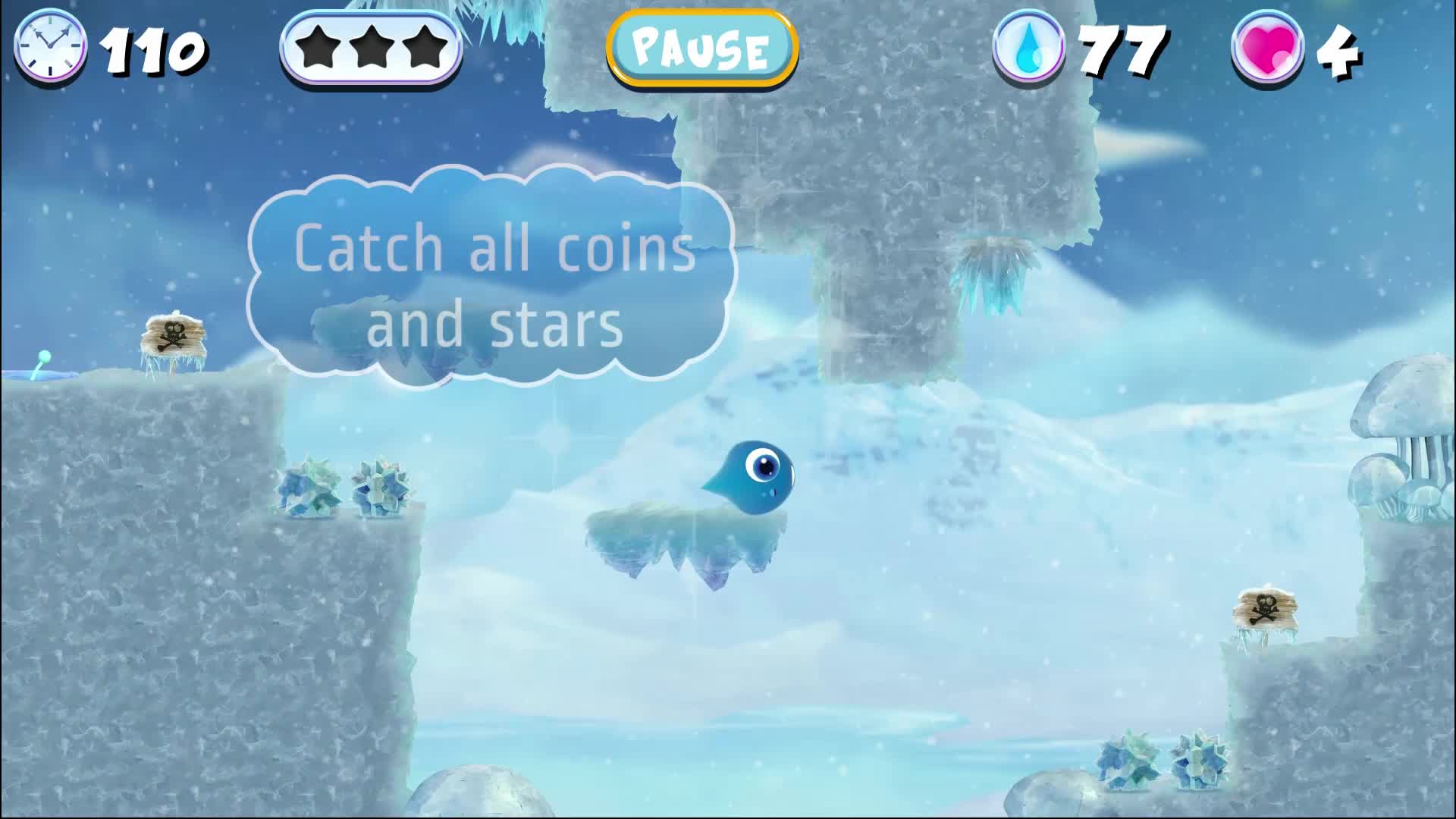Image resolution: width=1456 pixels, height=819 pixels.
Task: Click the first star in the rating bar
Action: pos(319,49)
